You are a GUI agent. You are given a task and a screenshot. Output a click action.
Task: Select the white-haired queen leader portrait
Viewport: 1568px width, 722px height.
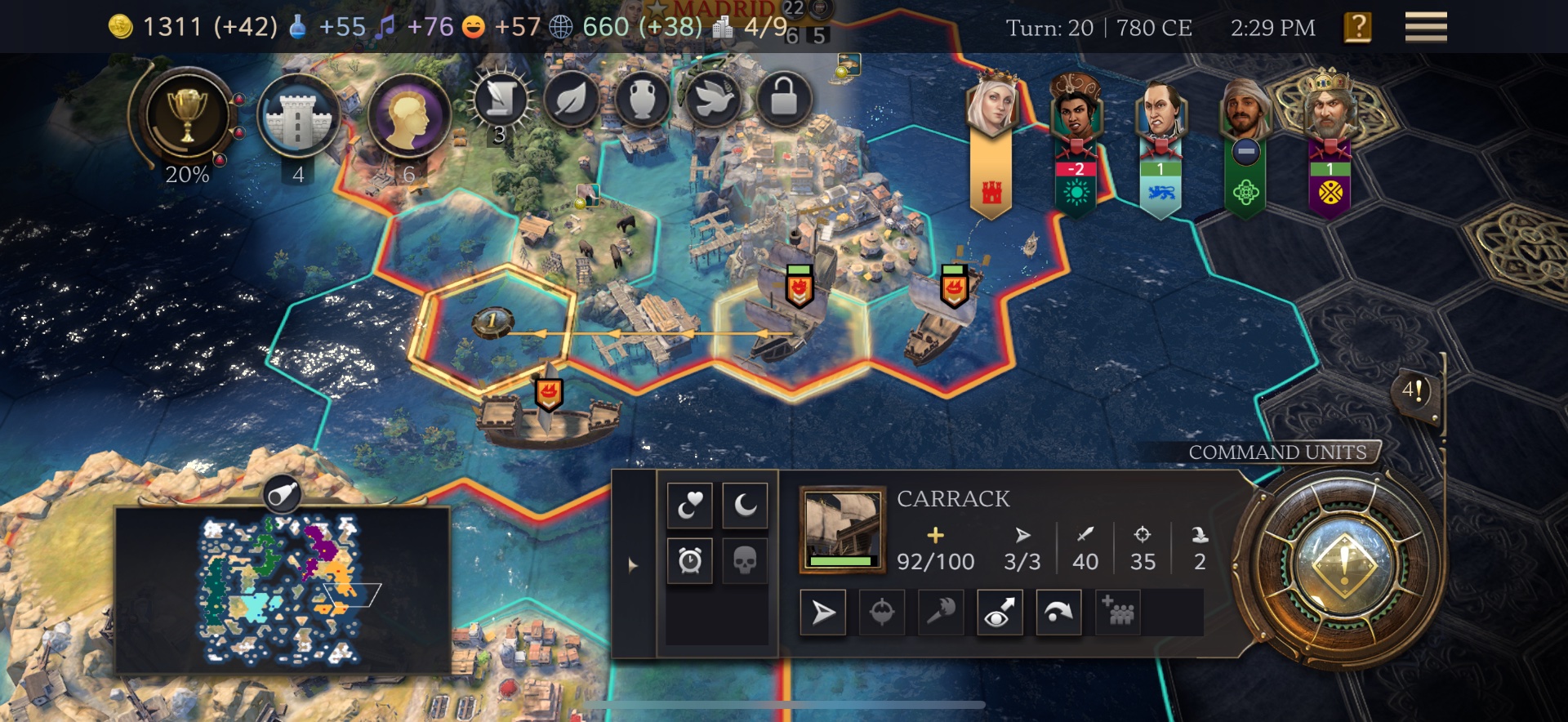tap(991, 106)
